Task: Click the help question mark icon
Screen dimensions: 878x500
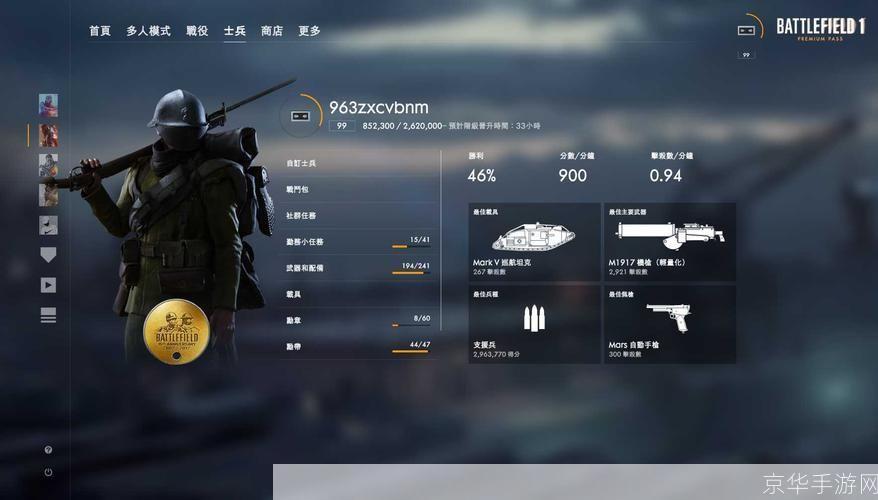Action: click(x=48, y=450)
